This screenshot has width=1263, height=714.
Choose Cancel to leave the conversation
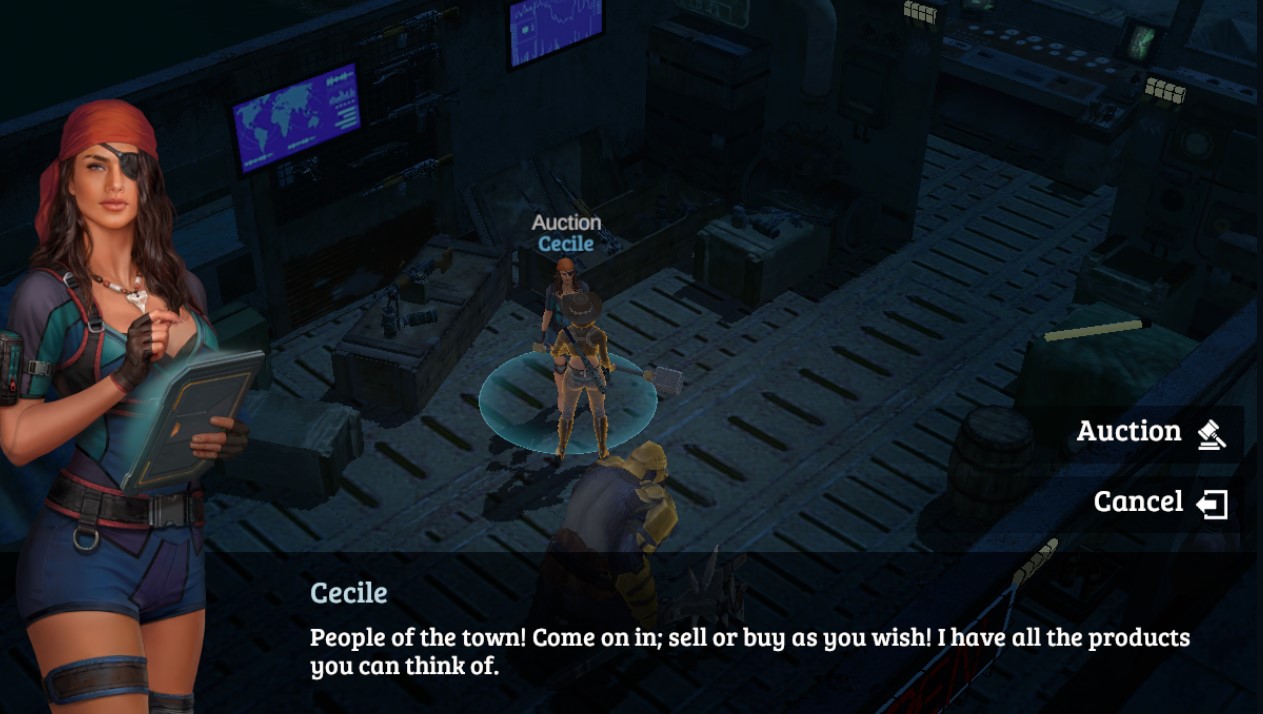click(1158, 502)
